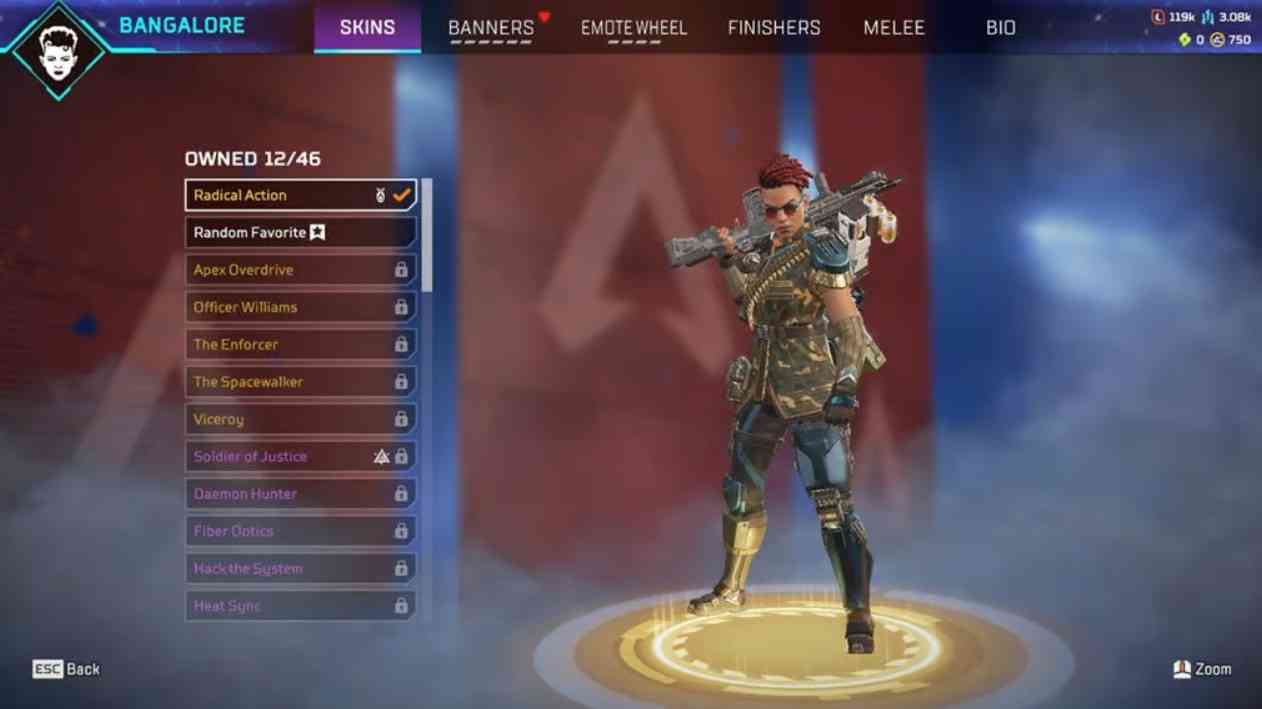Select the Fiber Optics skin
Image resolution: width=1262 pixels, height=709 pixels.
point(300,531)
